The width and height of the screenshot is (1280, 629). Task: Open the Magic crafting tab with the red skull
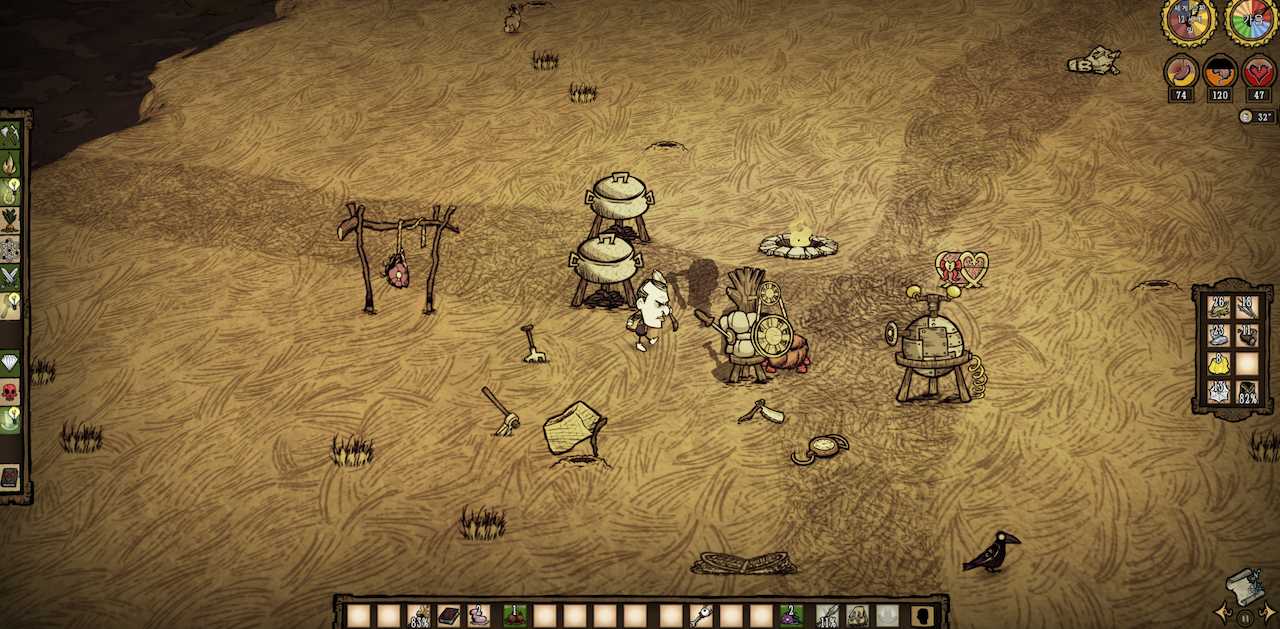tap(10, 391)
